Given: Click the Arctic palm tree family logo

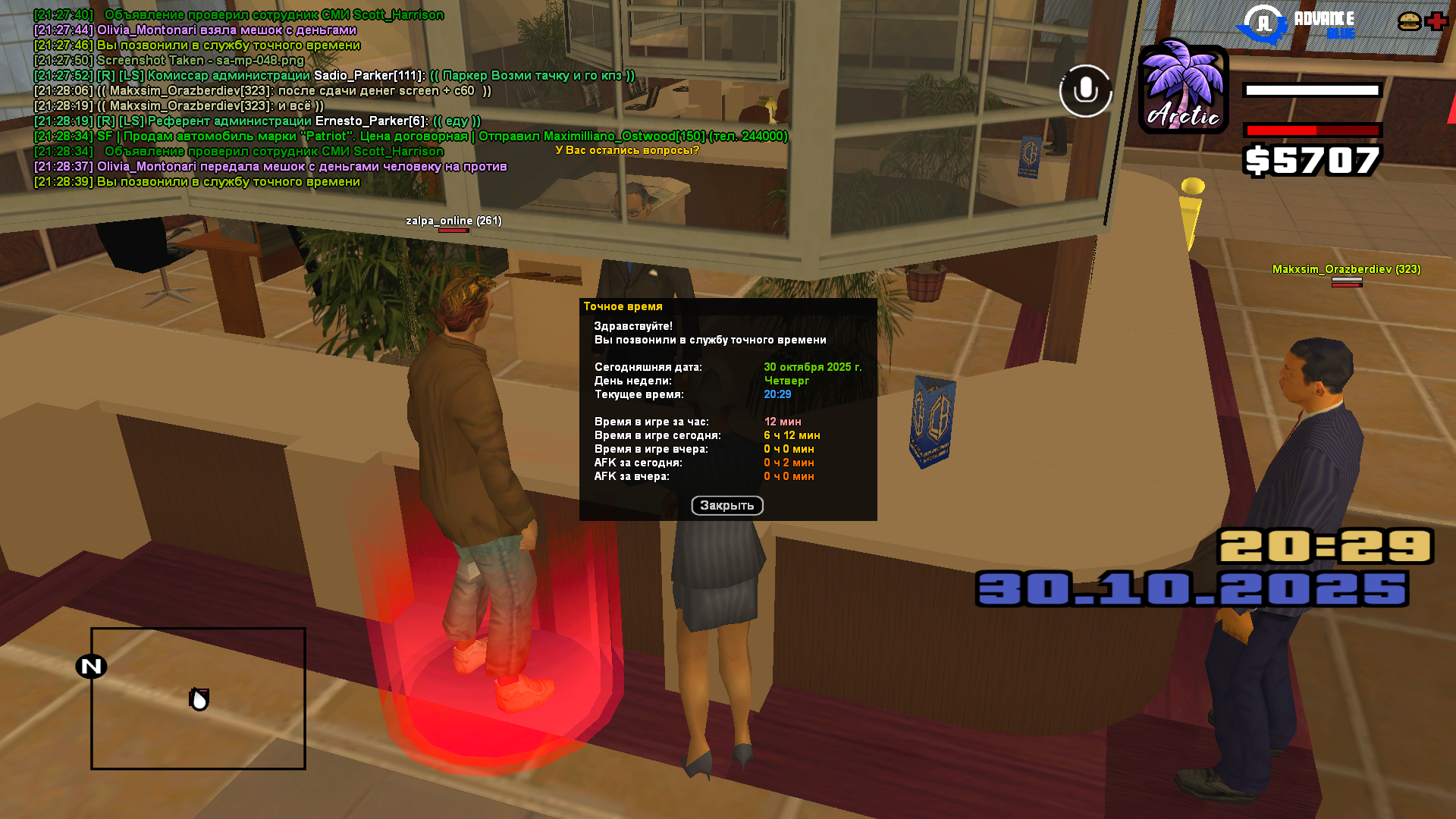Looking at the screenshot, I should pyautogui.click(x=1182, y=87).
